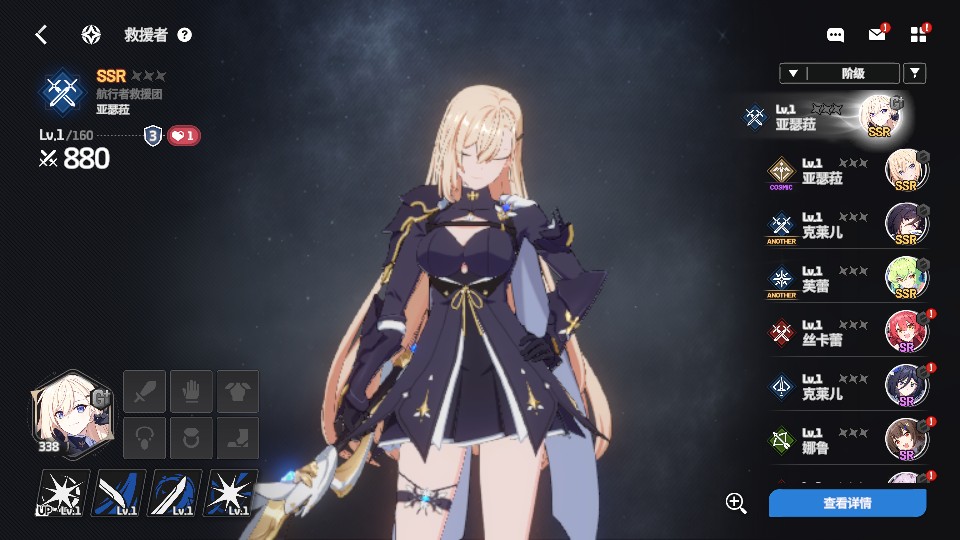Open the mail envelope inbox
This screenshot has height=540, width=960.
(877, 35)
